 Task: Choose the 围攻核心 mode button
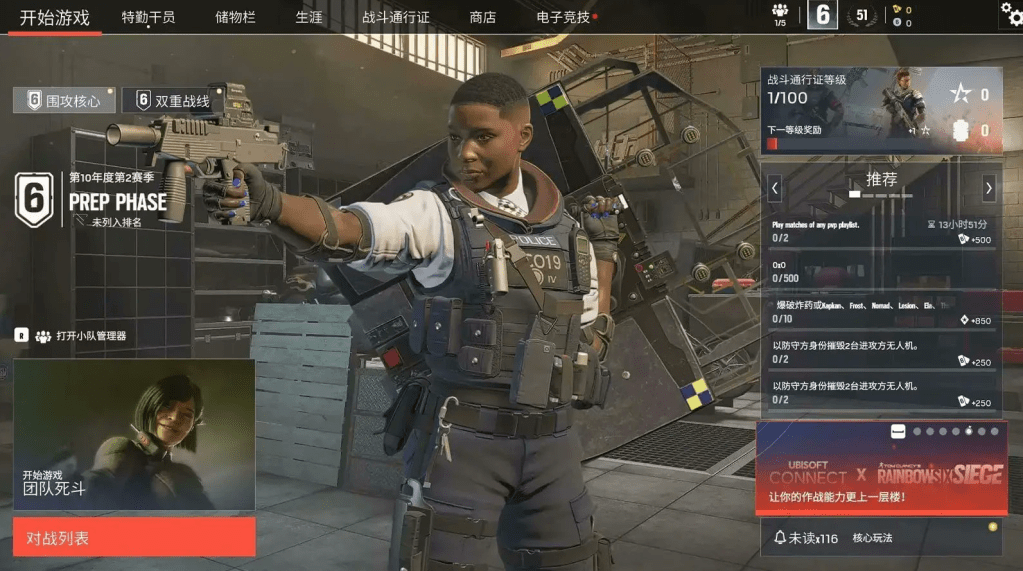coord(64,100)
